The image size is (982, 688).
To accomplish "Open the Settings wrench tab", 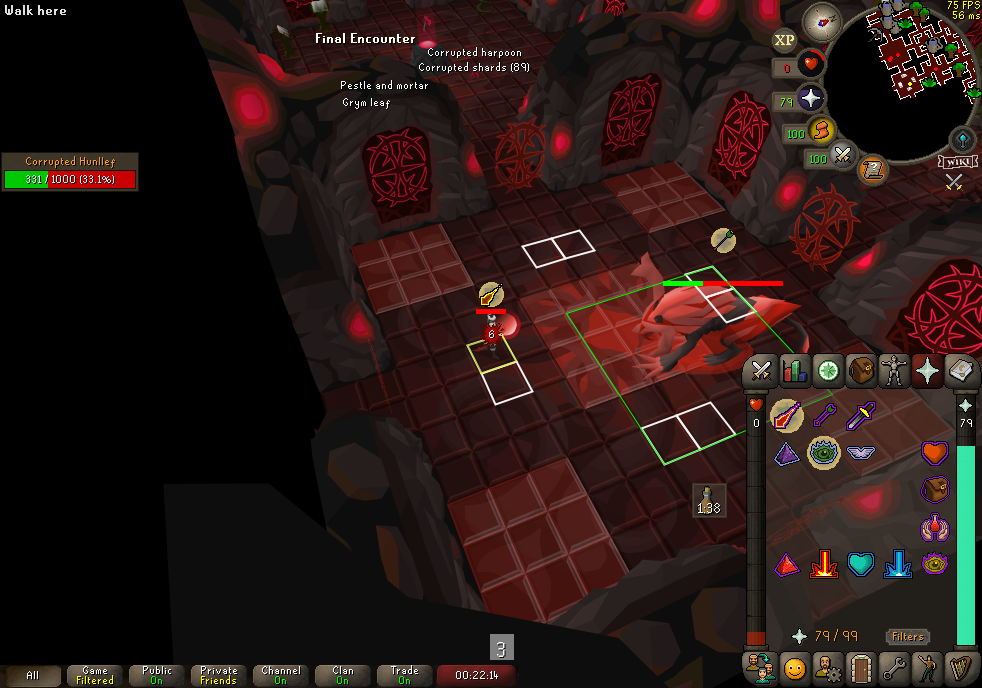I will (x=893, y=666).
